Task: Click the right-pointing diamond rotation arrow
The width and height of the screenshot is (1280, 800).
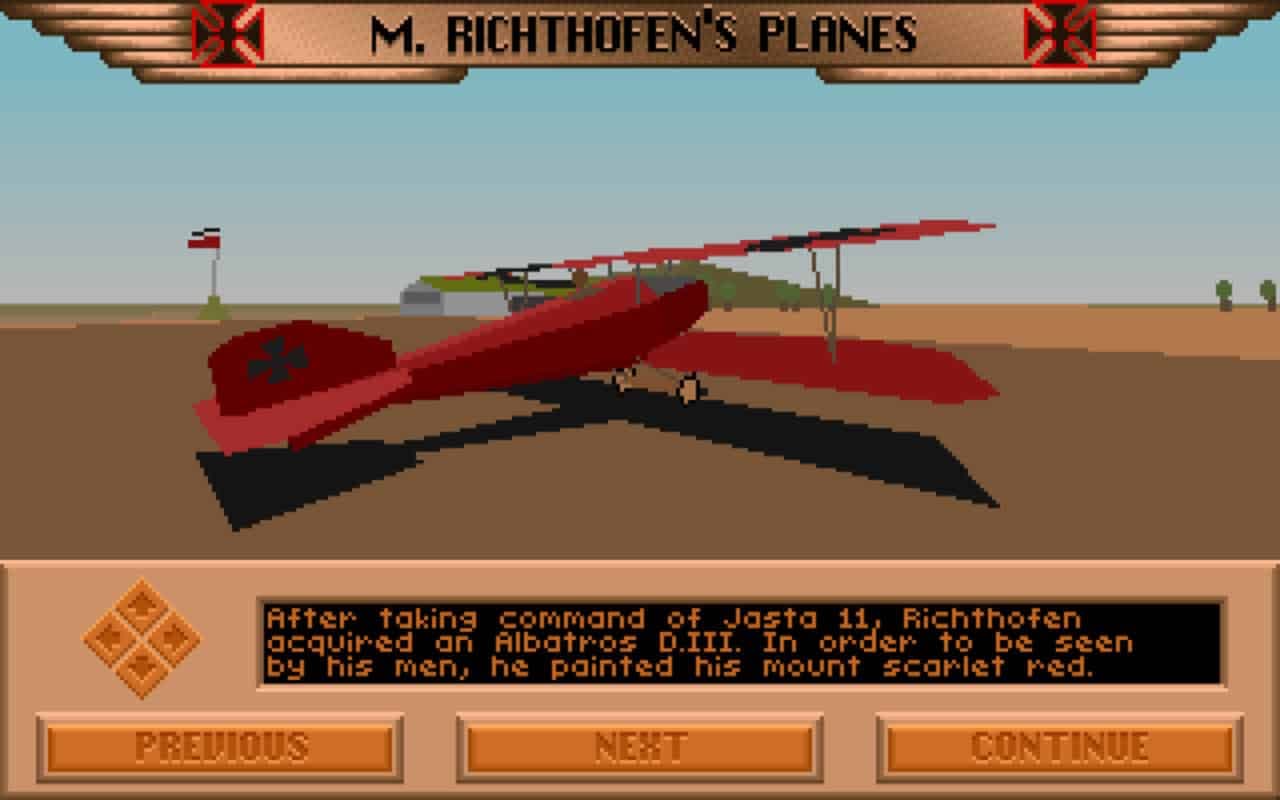Action: pos(174,635)
